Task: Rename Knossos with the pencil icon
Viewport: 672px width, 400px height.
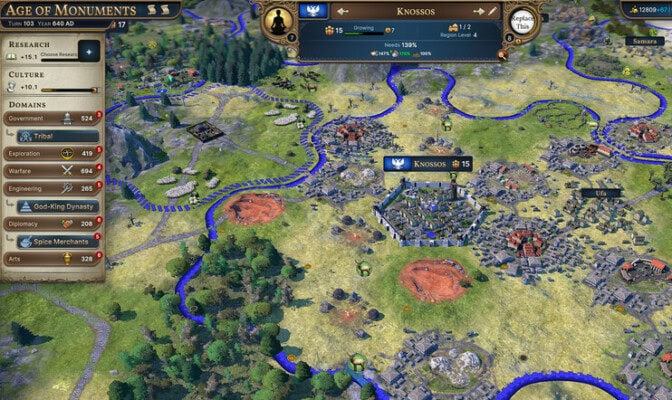Action: pyautogui.click(x=491, y=12)
